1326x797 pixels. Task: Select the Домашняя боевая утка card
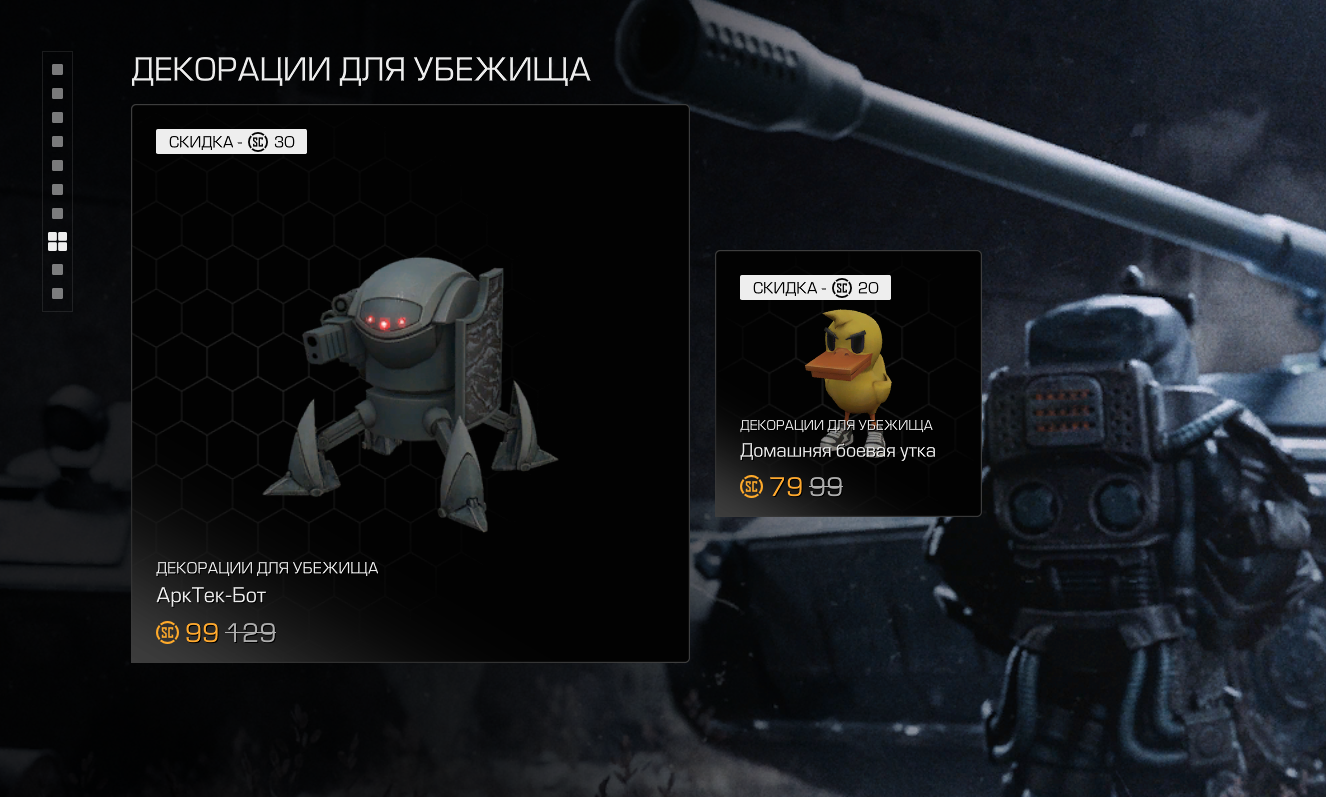tap(848, 383)
